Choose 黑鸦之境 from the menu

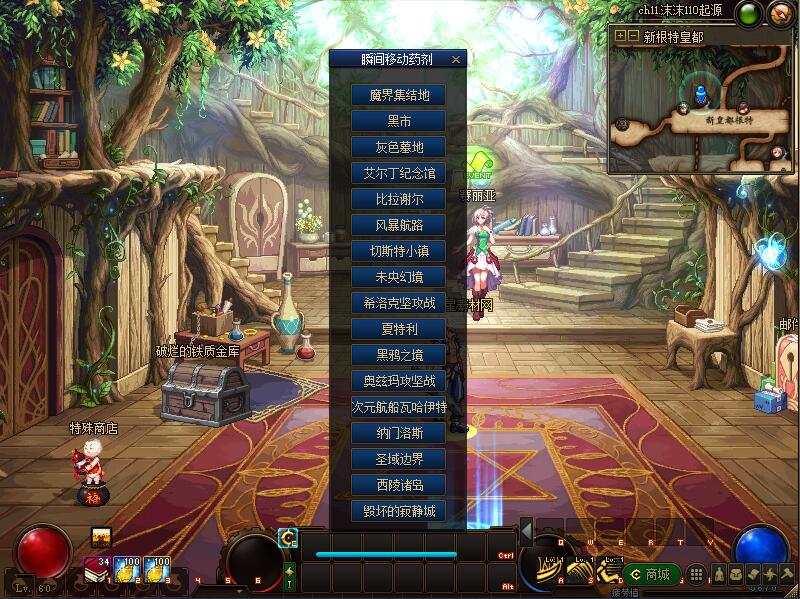(x=398, y=355)
